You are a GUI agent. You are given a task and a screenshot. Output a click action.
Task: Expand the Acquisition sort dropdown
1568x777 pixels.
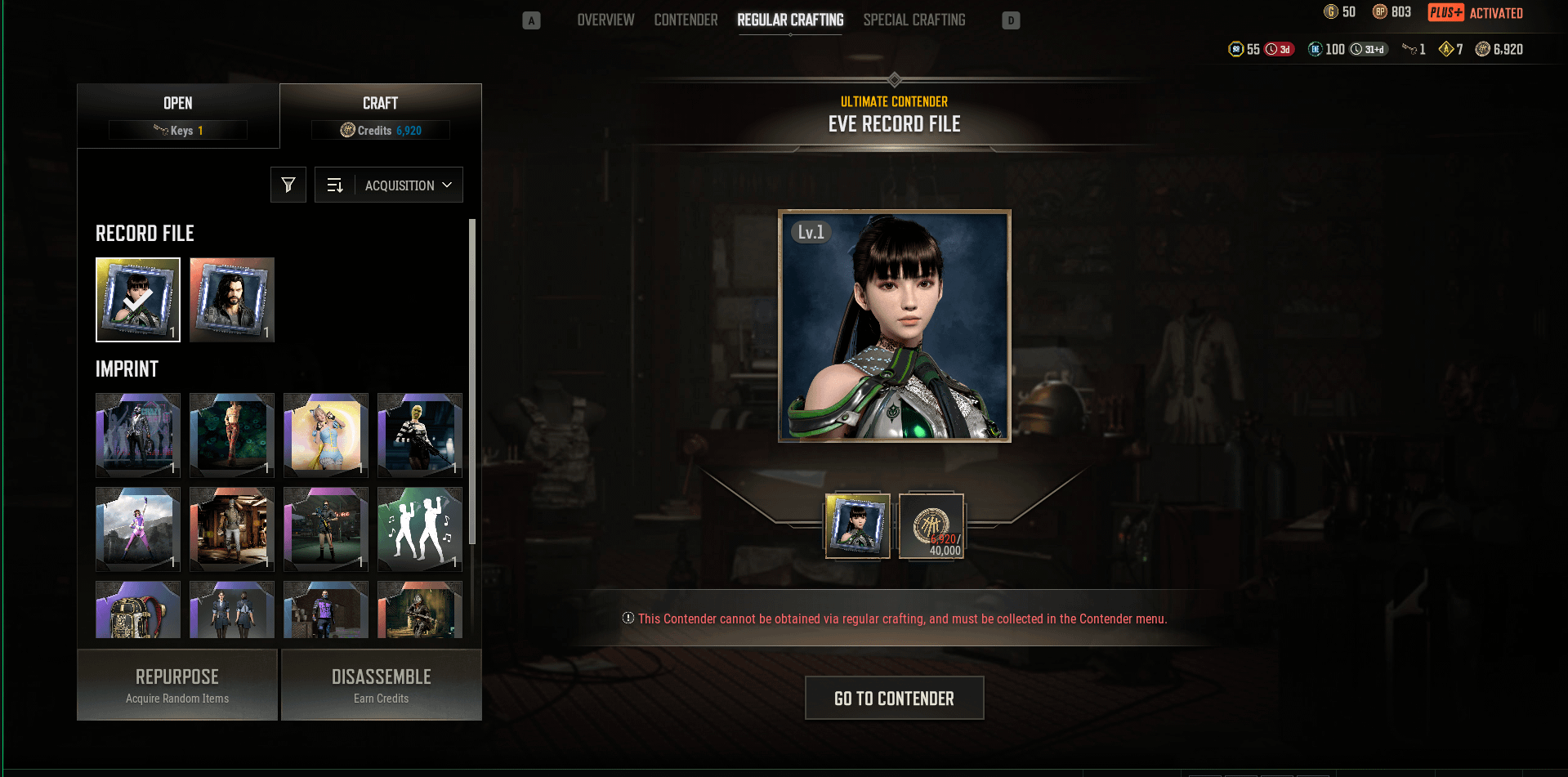pyautogui.click(x=408, y=185)
